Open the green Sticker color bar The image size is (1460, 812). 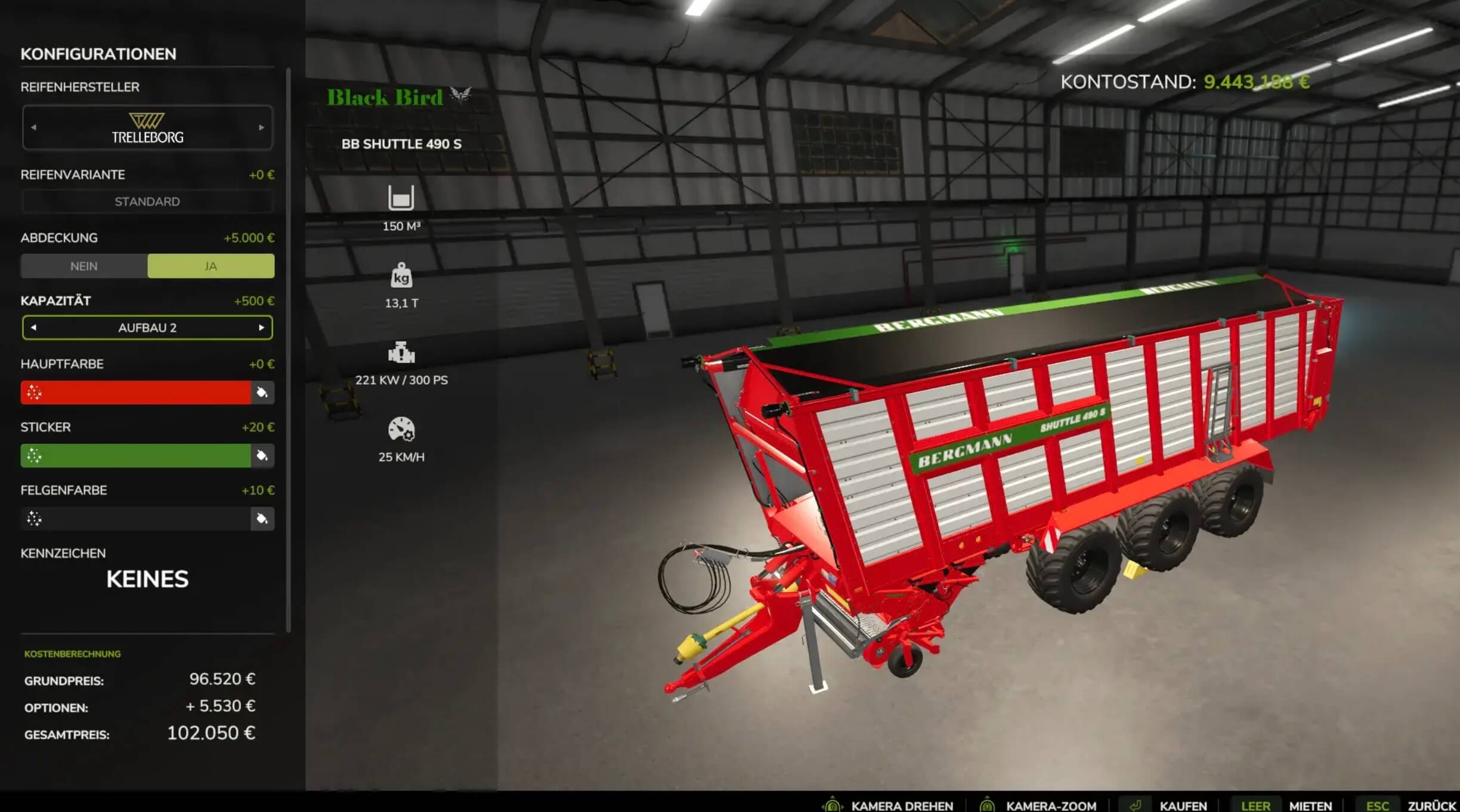[136, 456]
